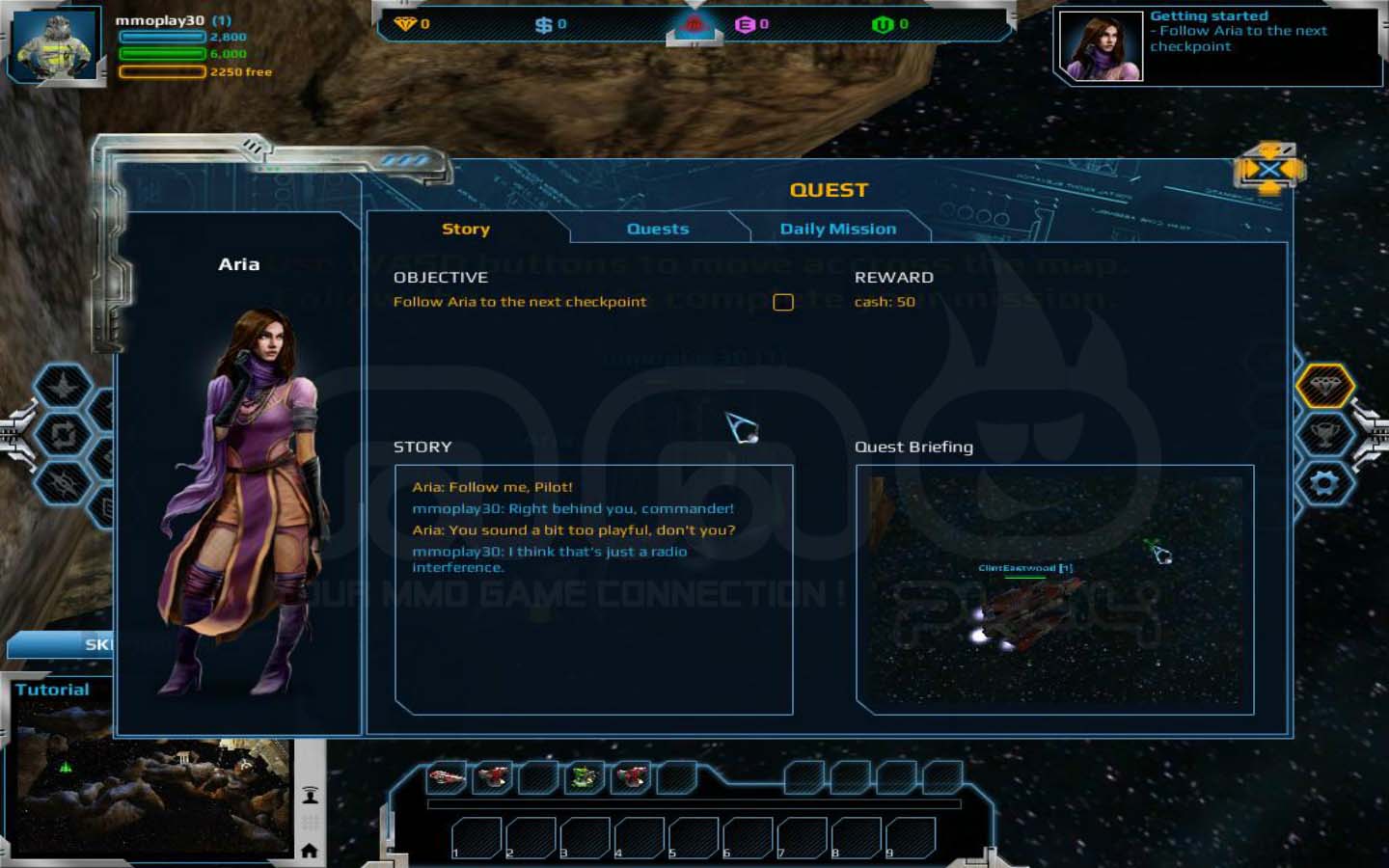
Task: Open the gear settings hexagon button
Action: click(1324, 482)
